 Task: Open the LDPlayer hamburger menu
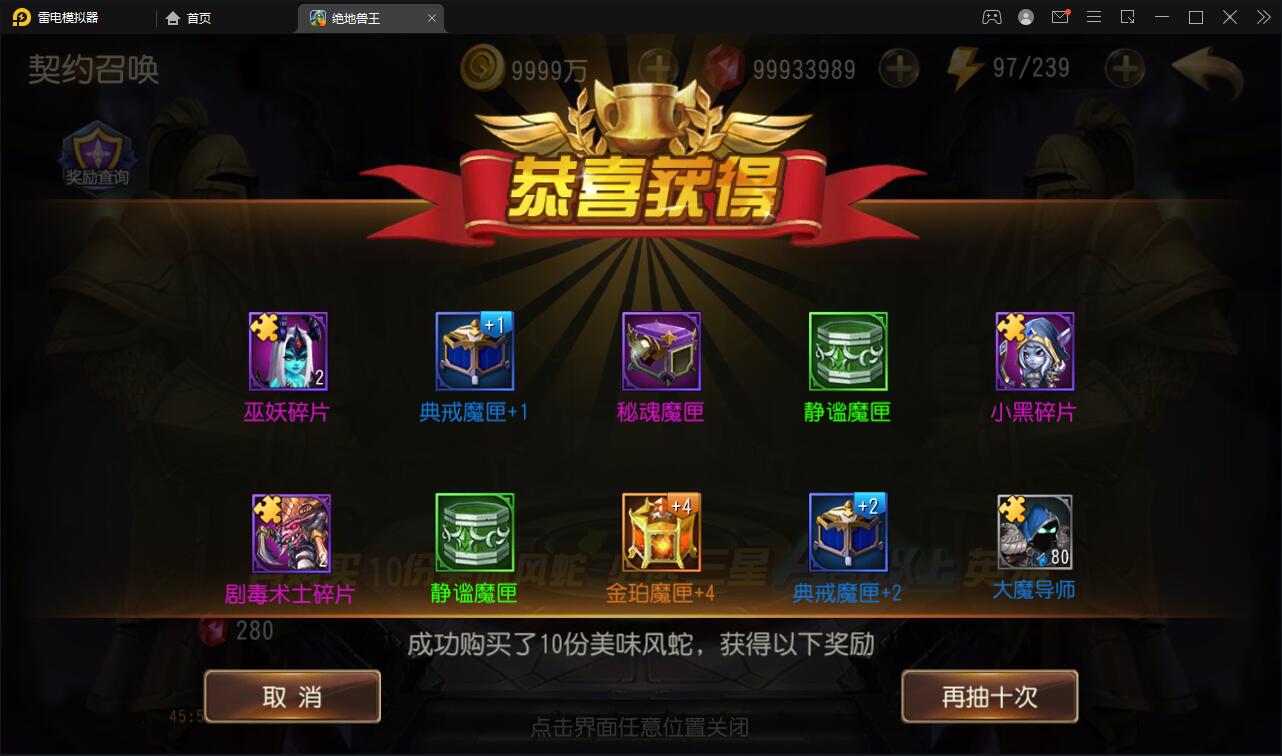click(x=1093, y=17)
